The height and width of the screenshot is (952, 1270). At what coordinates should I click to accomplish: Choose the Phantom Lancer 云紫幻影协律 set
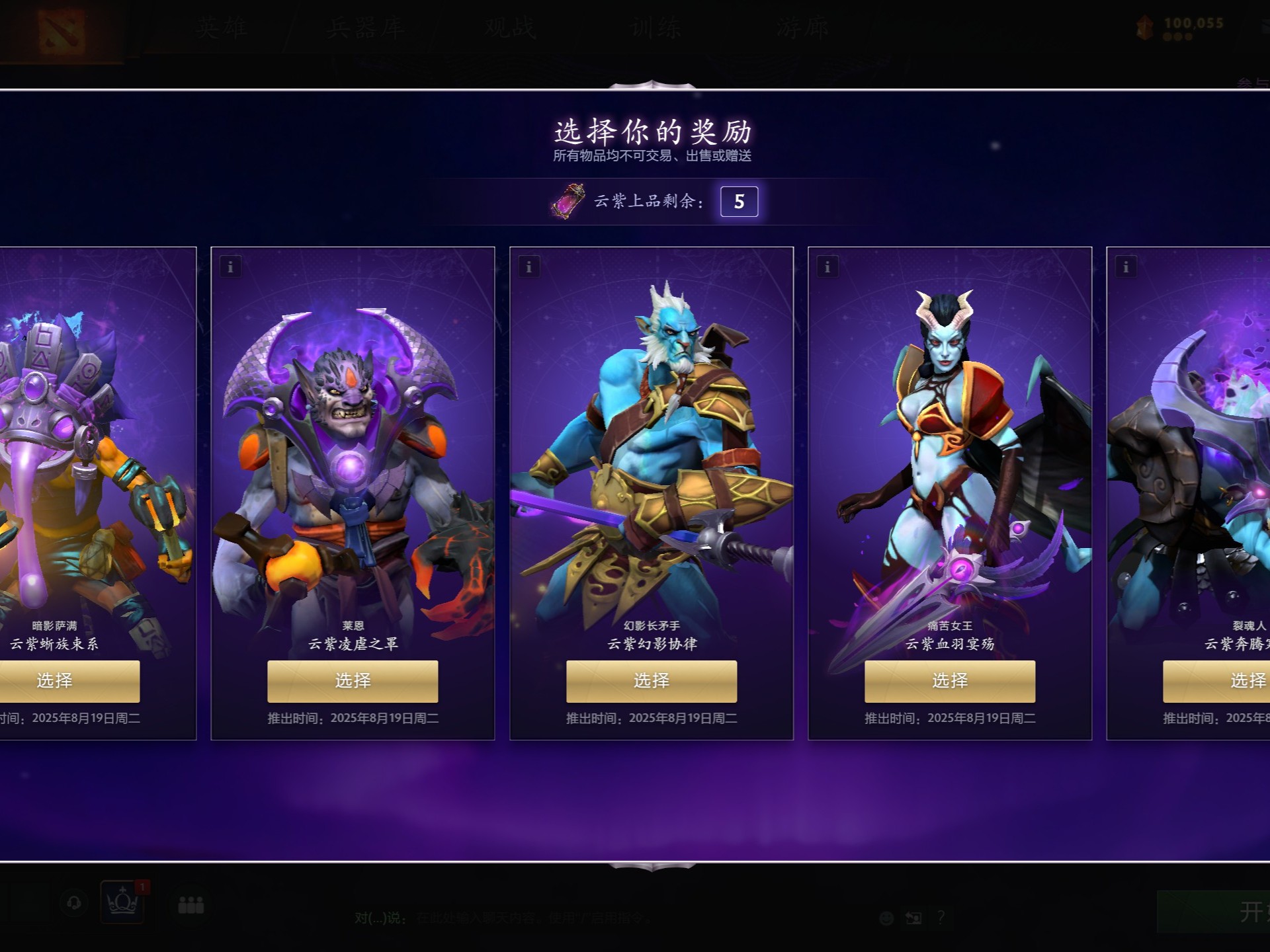(x=652, y=680)
